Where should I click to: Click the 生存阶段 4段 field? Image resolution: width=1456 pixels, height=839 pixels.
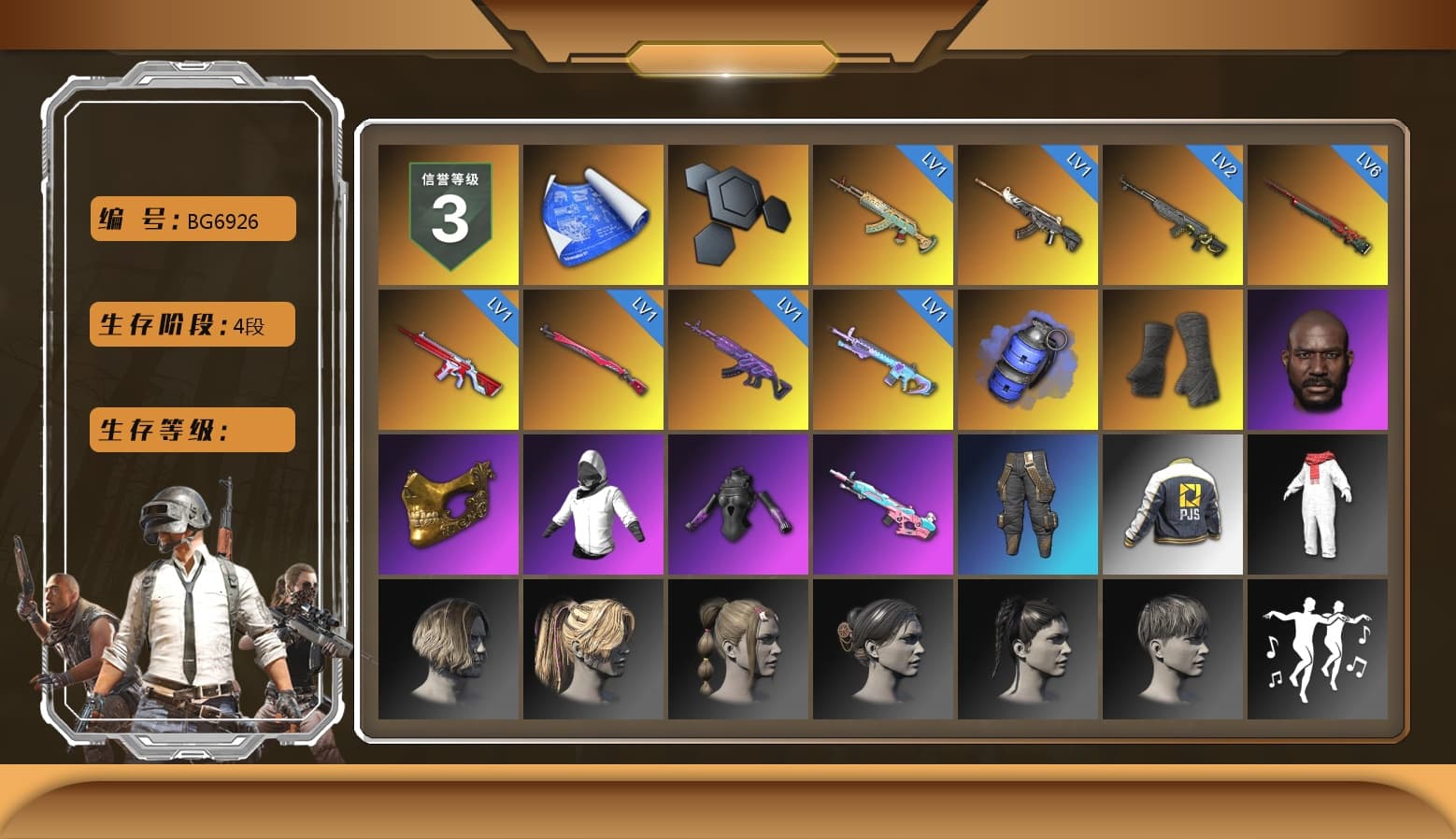tap(191, 324)
